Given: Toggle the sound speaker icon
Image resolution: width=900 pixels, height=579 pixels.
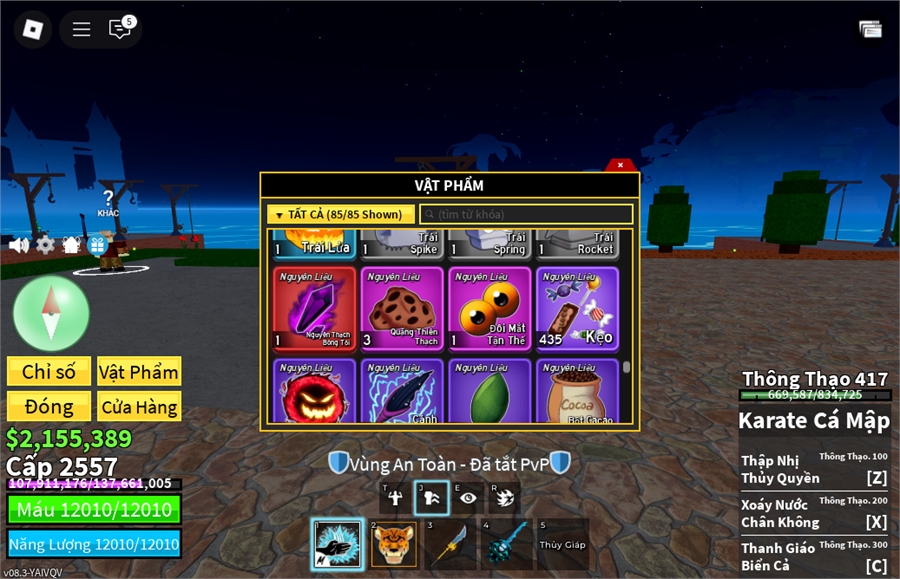Looking at the screenshot, I should tap(18, 245).
